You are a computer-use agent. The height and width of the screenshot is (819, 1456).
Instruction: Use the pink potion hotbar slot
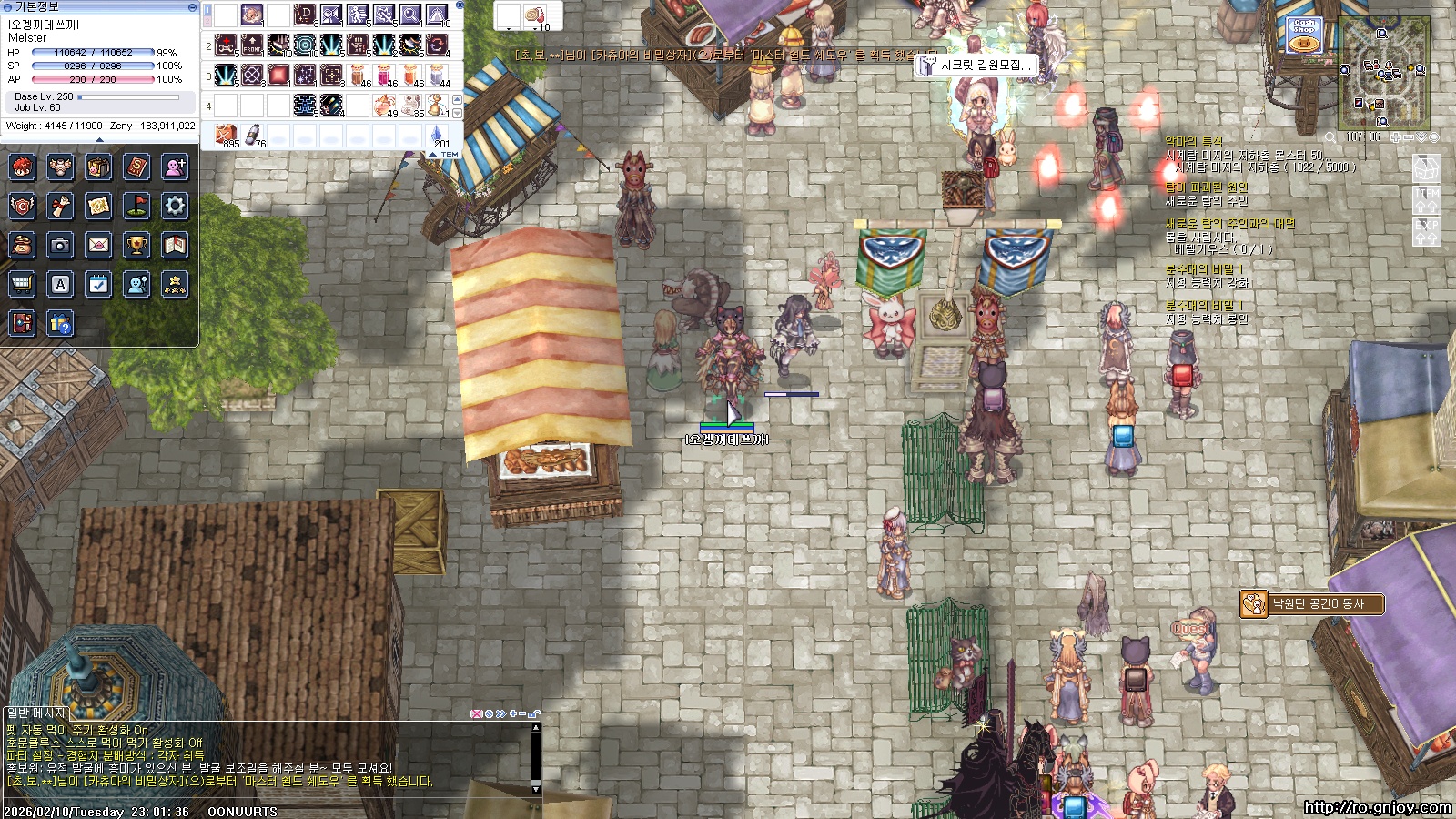[384, 75]
